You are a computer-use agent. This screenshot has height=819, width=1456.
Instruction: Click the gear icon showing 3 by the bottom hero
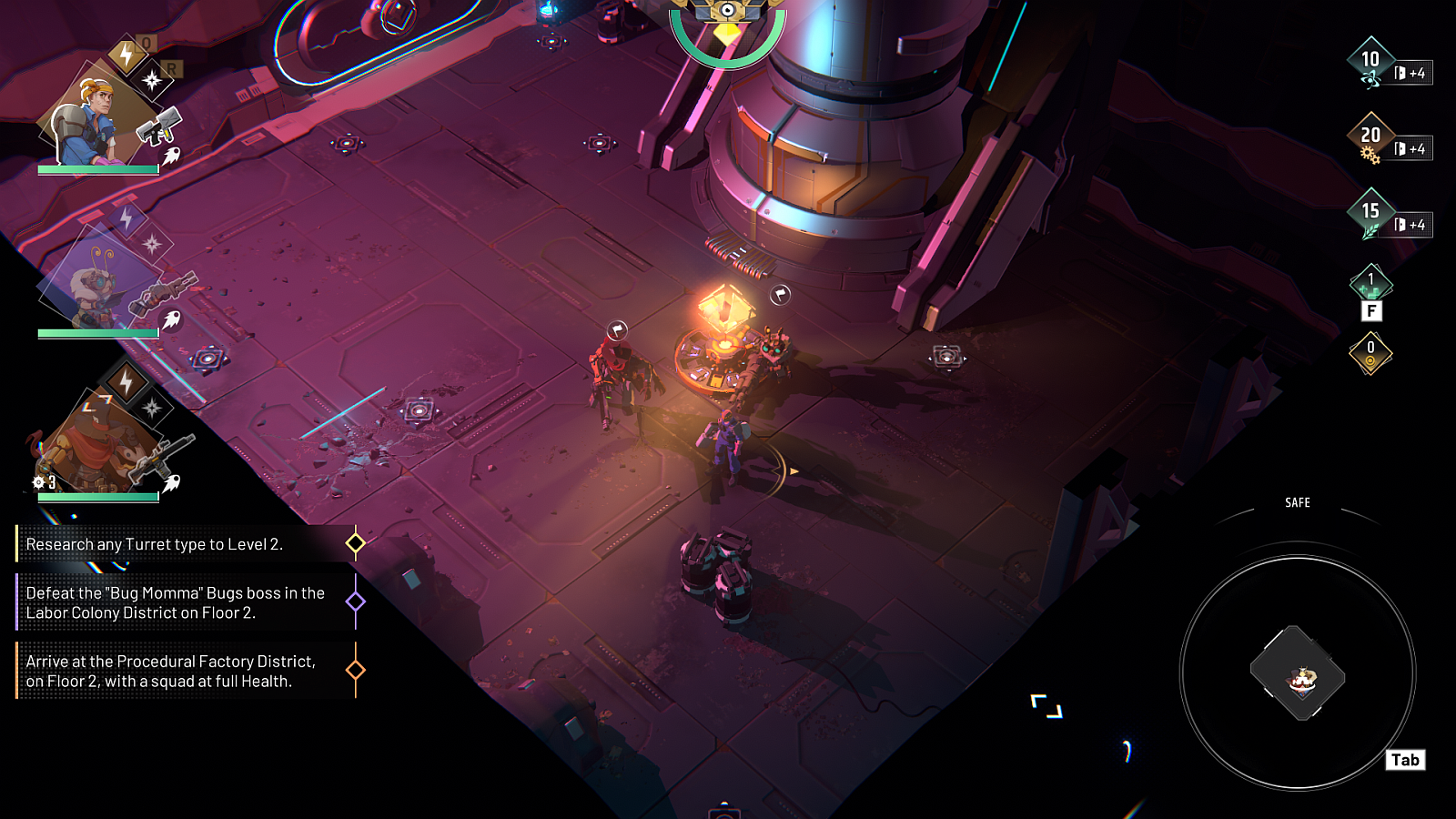point(37,482)
